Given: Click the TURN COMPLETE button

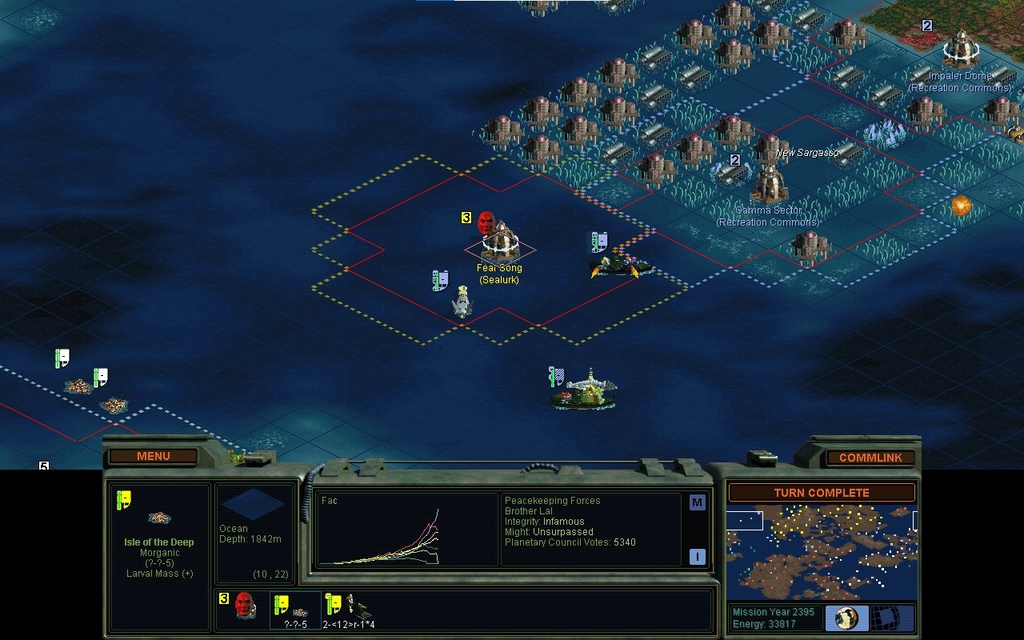Looking at the screenshot, I should click(x=821, y=493).
